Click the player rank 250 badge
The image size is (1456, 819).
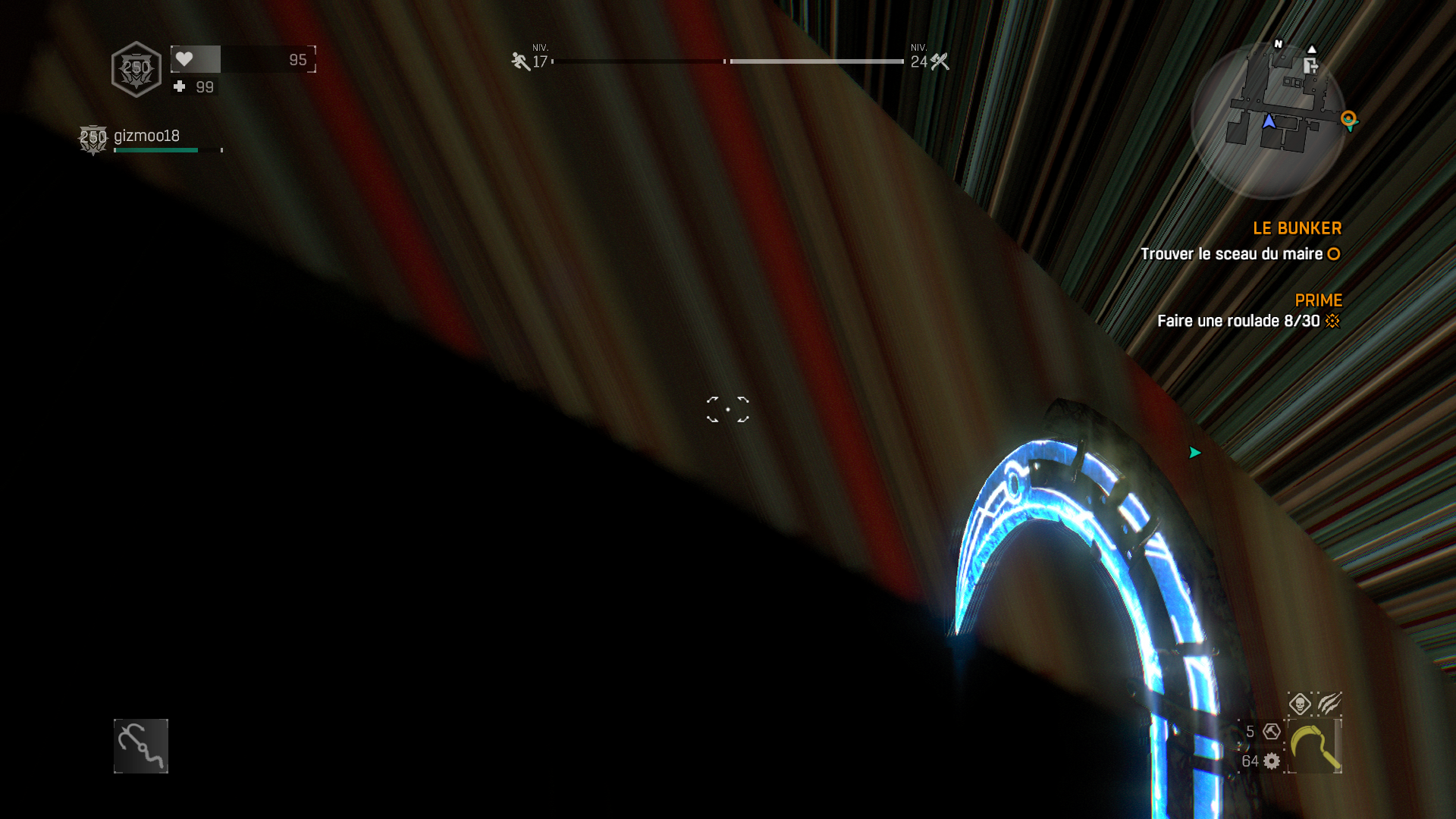136,69
